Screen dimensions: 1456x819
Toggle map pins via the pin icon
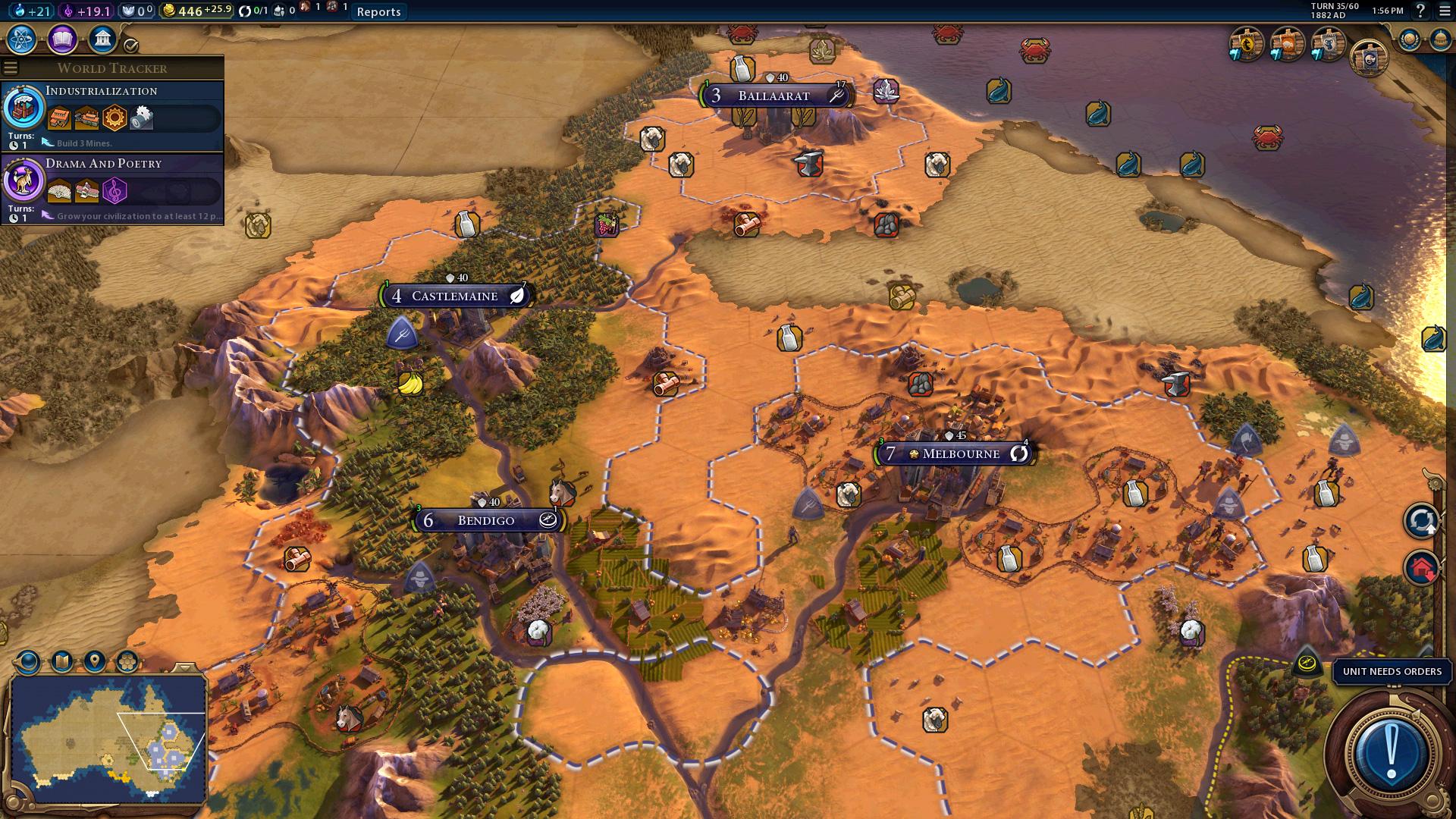click(93, 661)
